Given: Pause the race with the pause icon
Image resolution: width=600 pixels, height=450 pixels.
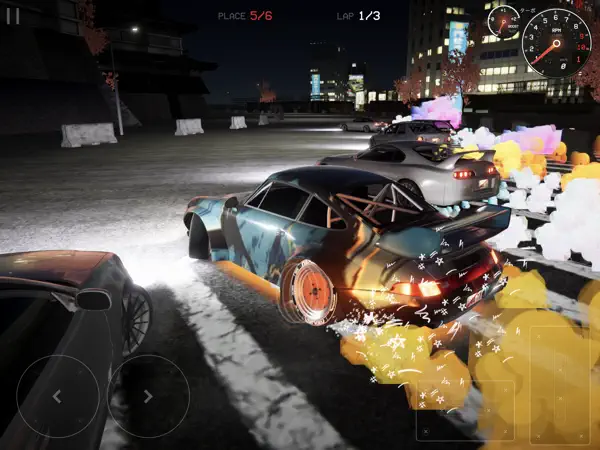Looking at the screenshot, I should tap(13, 16).
